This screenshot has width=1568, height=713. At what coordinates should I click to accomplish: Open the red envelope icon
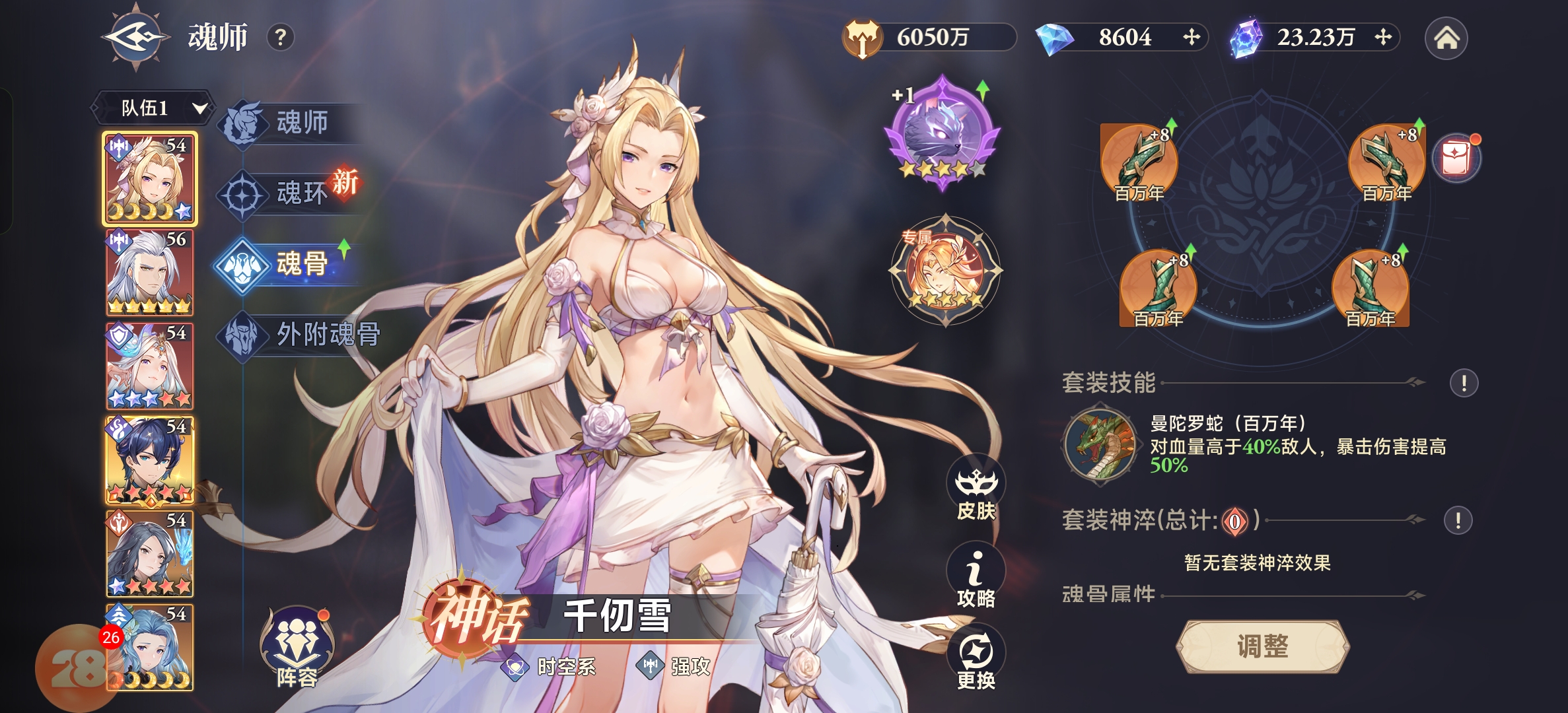pos(1456,159)
